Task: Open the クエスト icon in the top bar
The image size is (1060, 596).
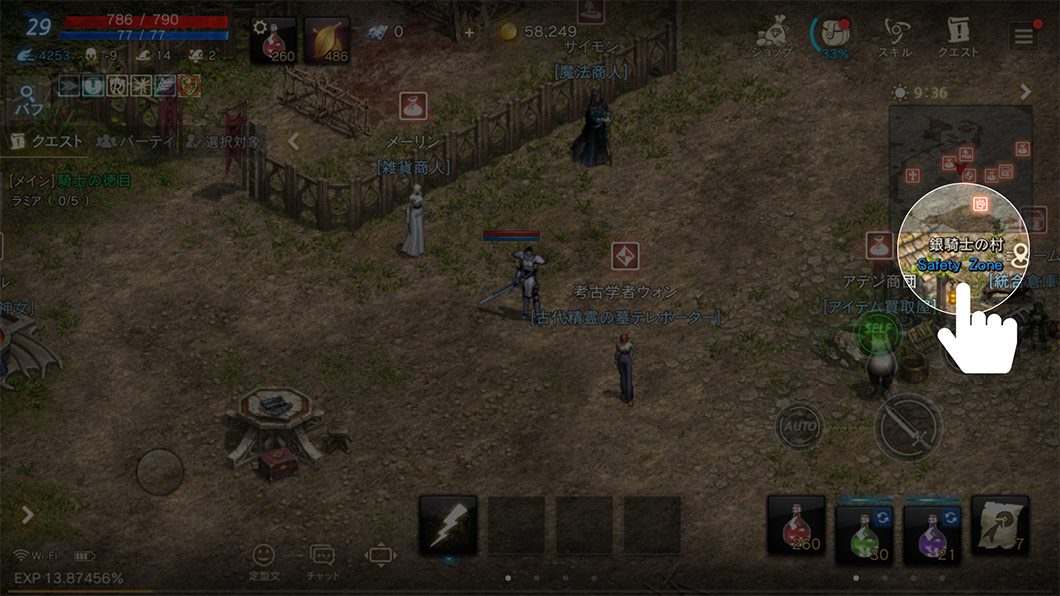Action: click(x=956, y=38)
